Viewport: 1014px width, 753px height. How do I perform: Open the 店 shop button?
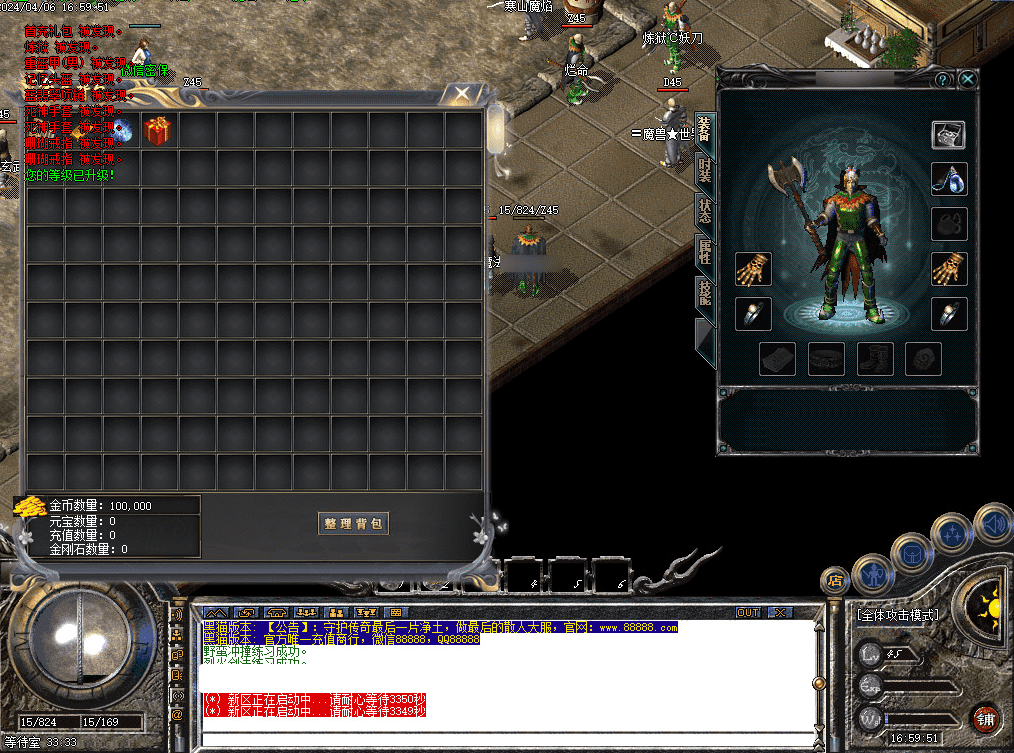(834, 579)
